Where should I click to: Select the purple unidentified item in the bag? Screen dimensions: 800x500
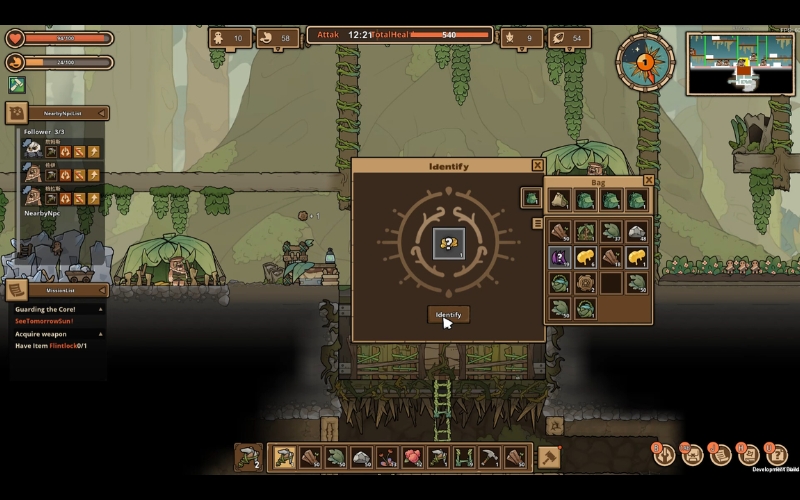(559, 258)
